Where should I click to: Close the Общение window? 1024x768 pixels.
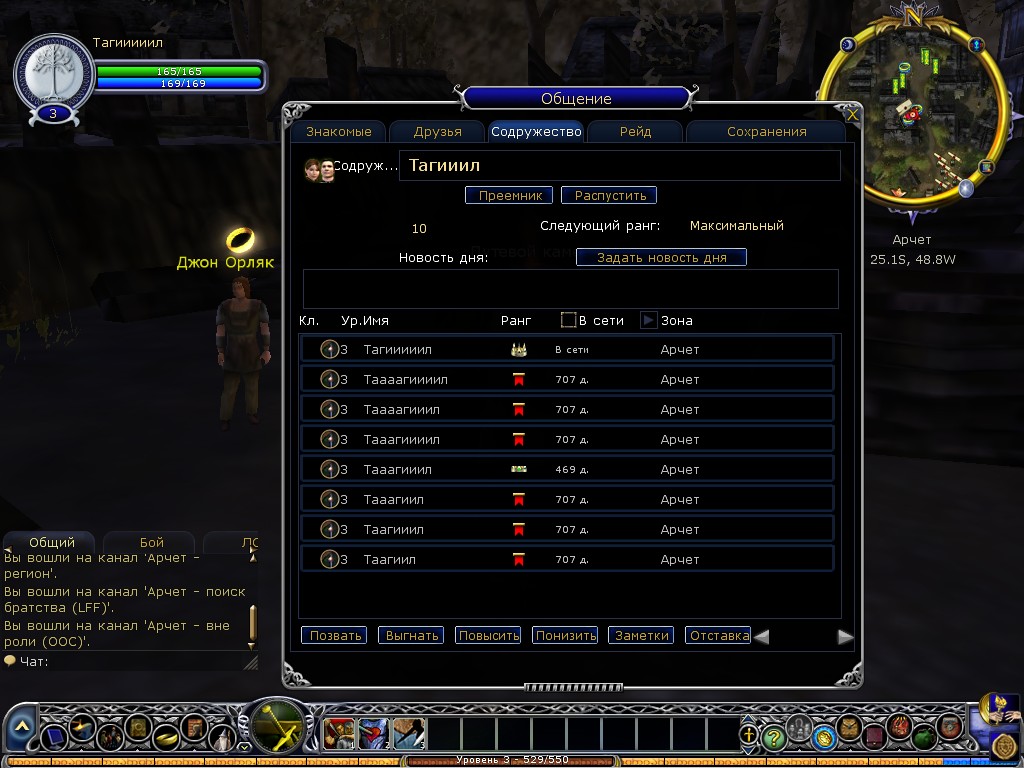(x=852, y=115)
